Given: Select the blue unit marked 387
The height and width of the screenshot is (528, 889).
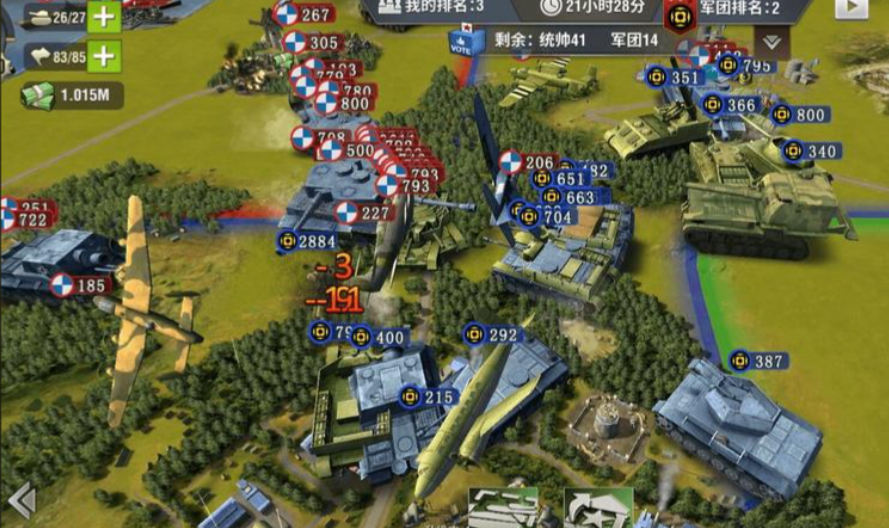Looking at the screenshot, I should [759, 361].
